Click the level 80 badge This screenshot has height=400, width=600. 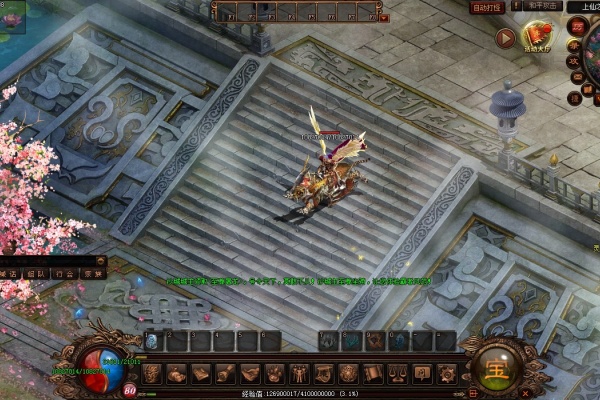tap(130, 390)
